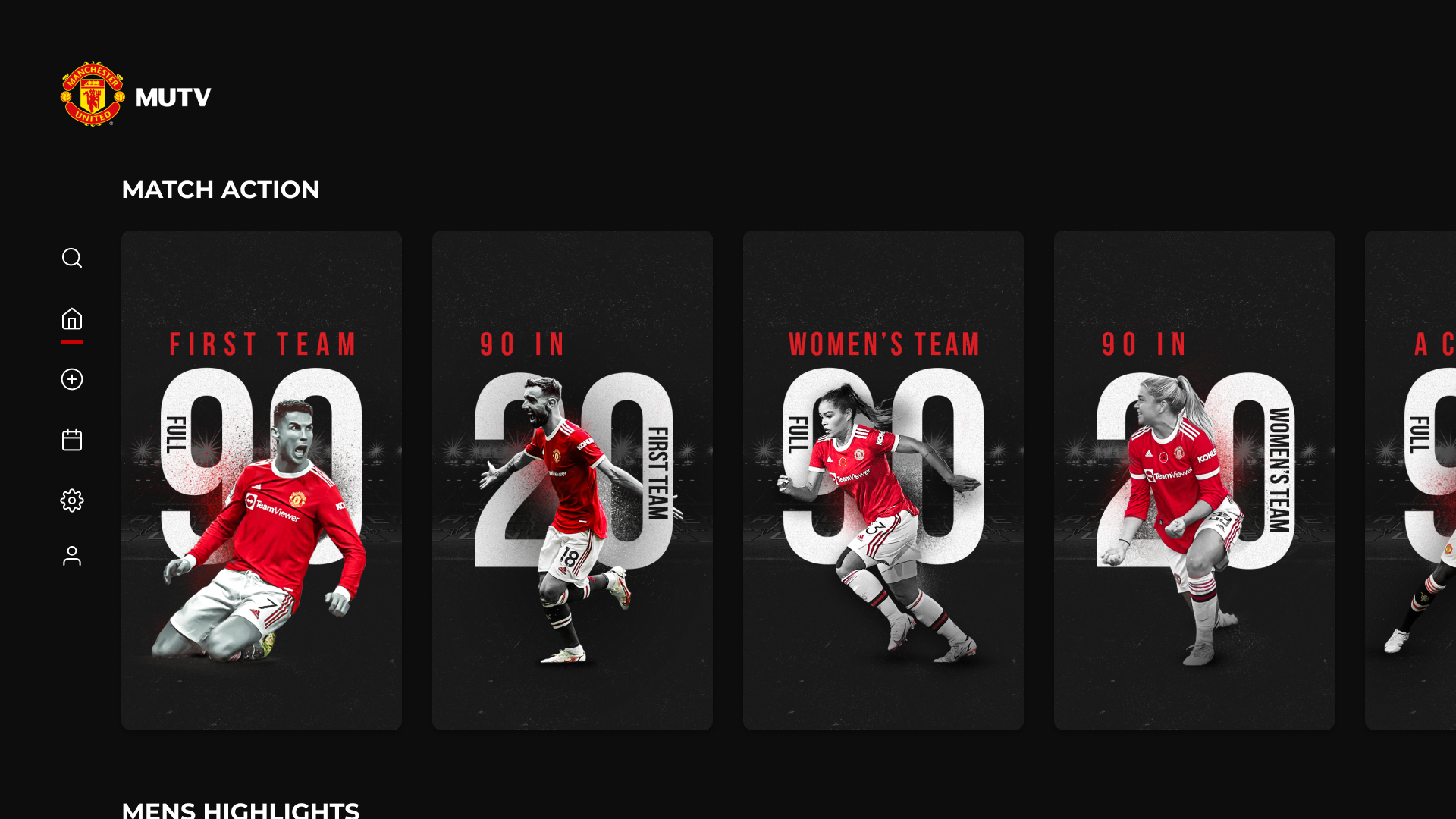Open the Search icon in sidebar

point(72,258)
